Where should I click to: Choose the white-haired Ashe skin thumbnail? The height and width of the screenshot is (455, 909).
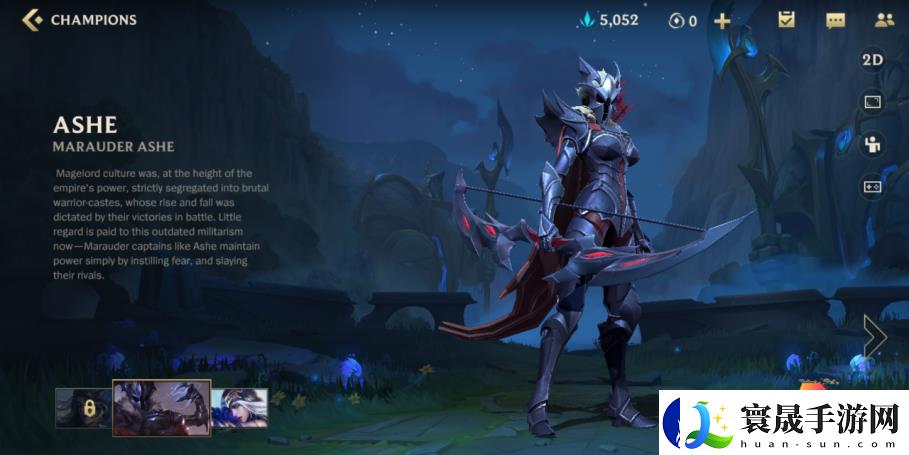click(240, 408)
